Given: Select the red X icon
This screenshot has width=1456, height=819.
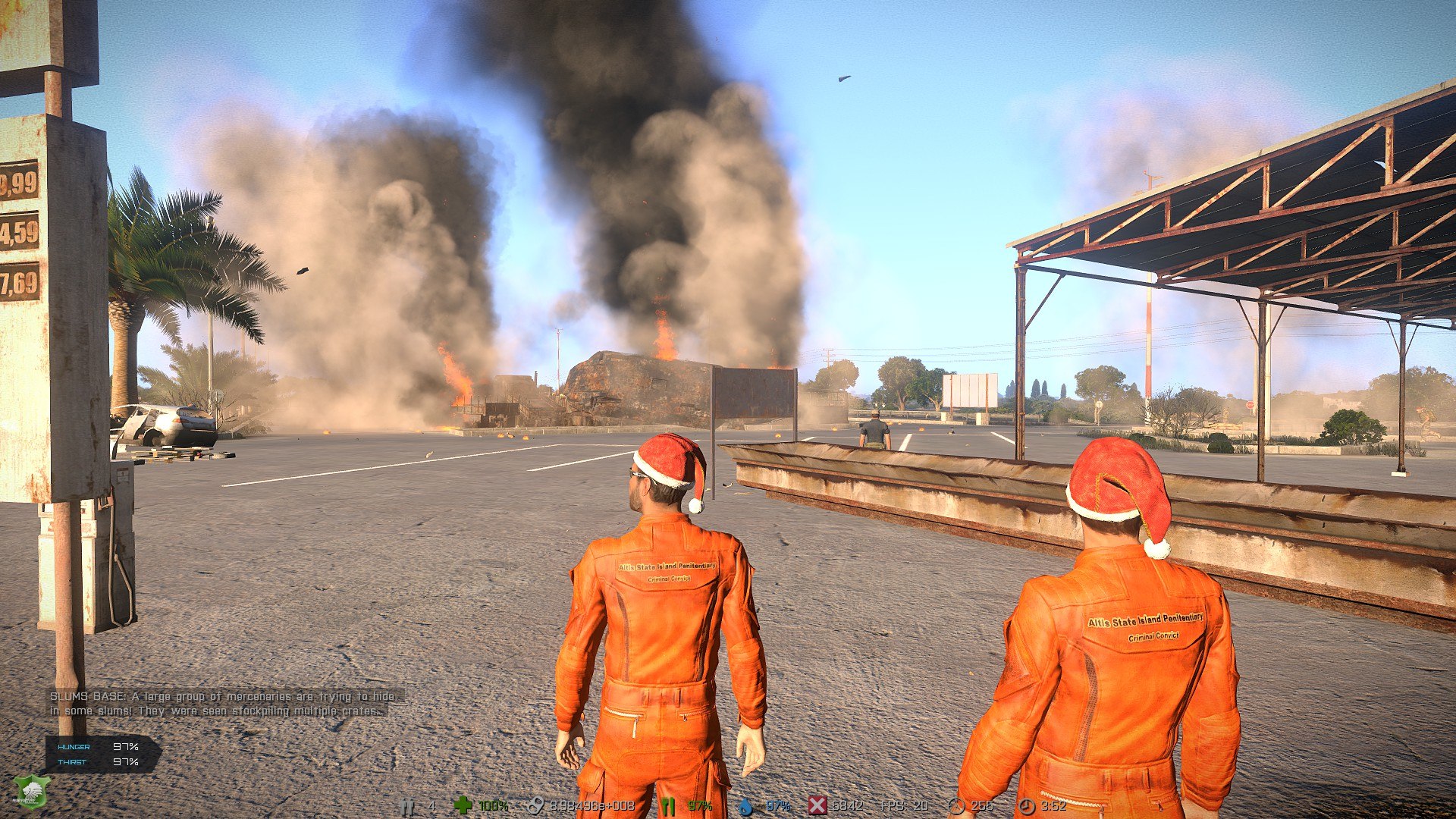Looking at the screenshot, I should click(x=817, y=805).
